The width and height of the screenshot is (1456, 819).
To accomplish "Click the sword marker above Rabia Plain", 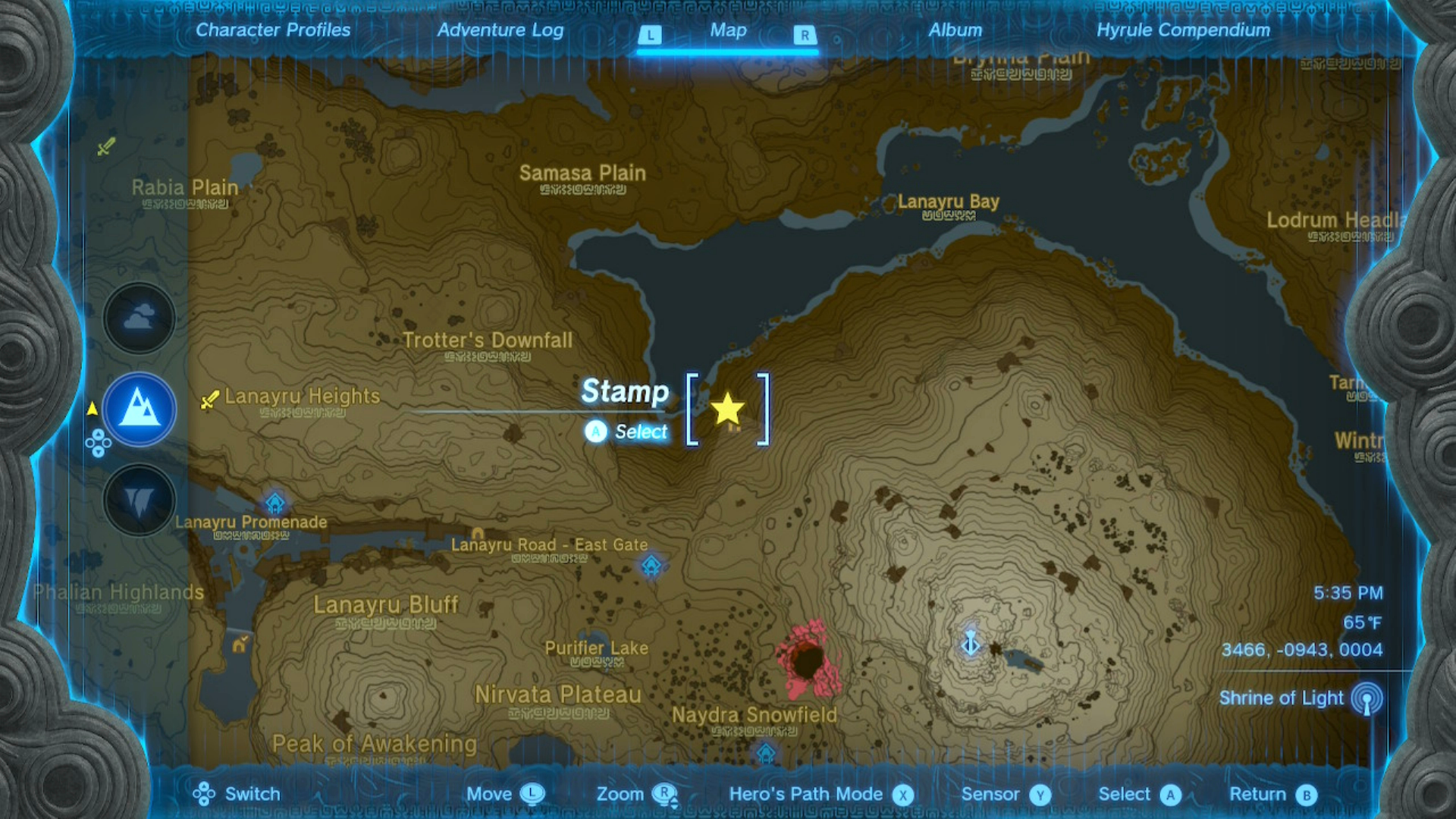I will (x=105, y=146).
